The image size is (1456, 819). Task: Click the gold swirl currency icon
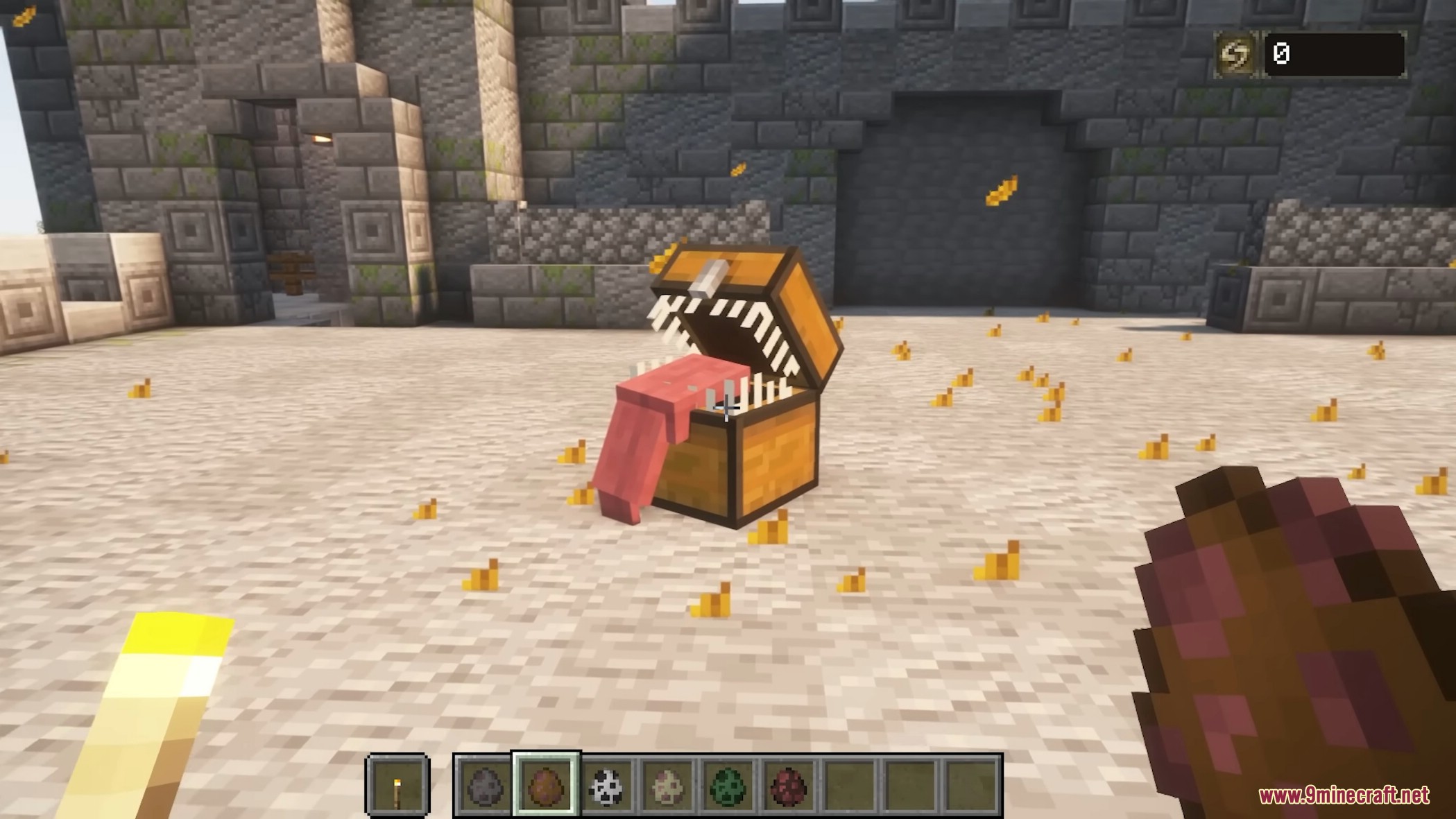(1235, 54)
